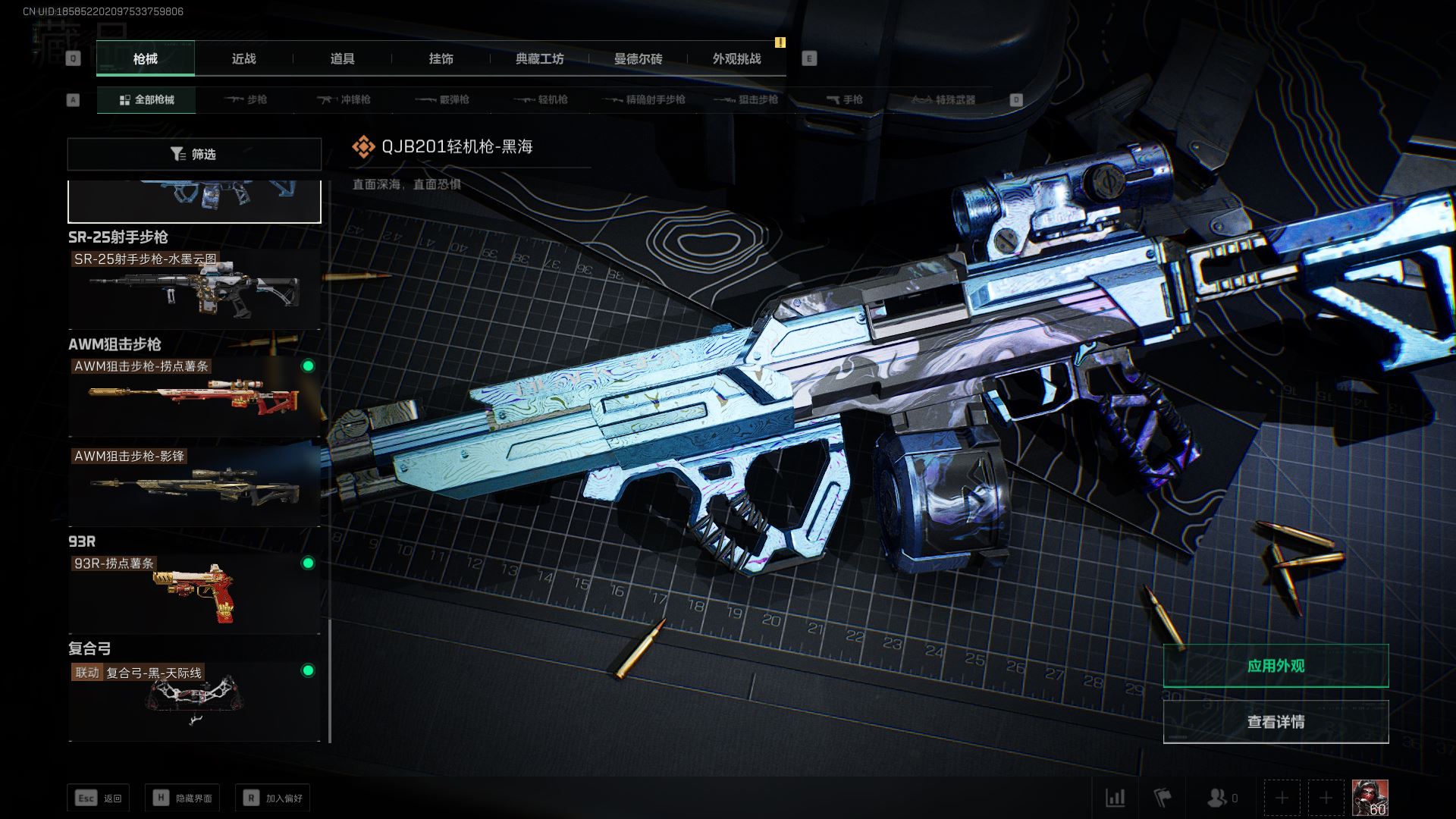The height and width of the screenshot is (819, 1456).
Task: Choose the AWM 捞点薯条 skin
Action: (x=194, y=396)
